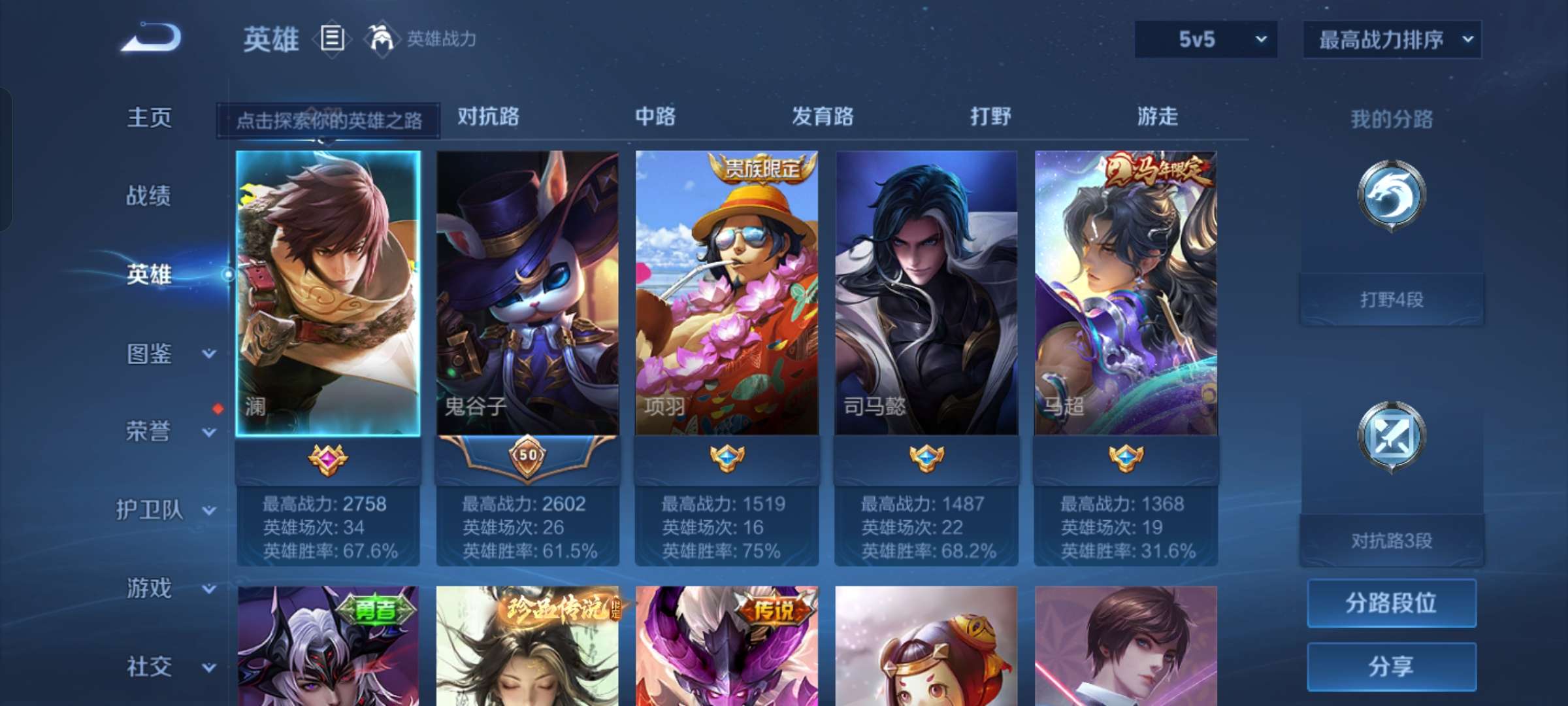
Task: Click the proficiency badge under 澜
Action: click(328, 459)
